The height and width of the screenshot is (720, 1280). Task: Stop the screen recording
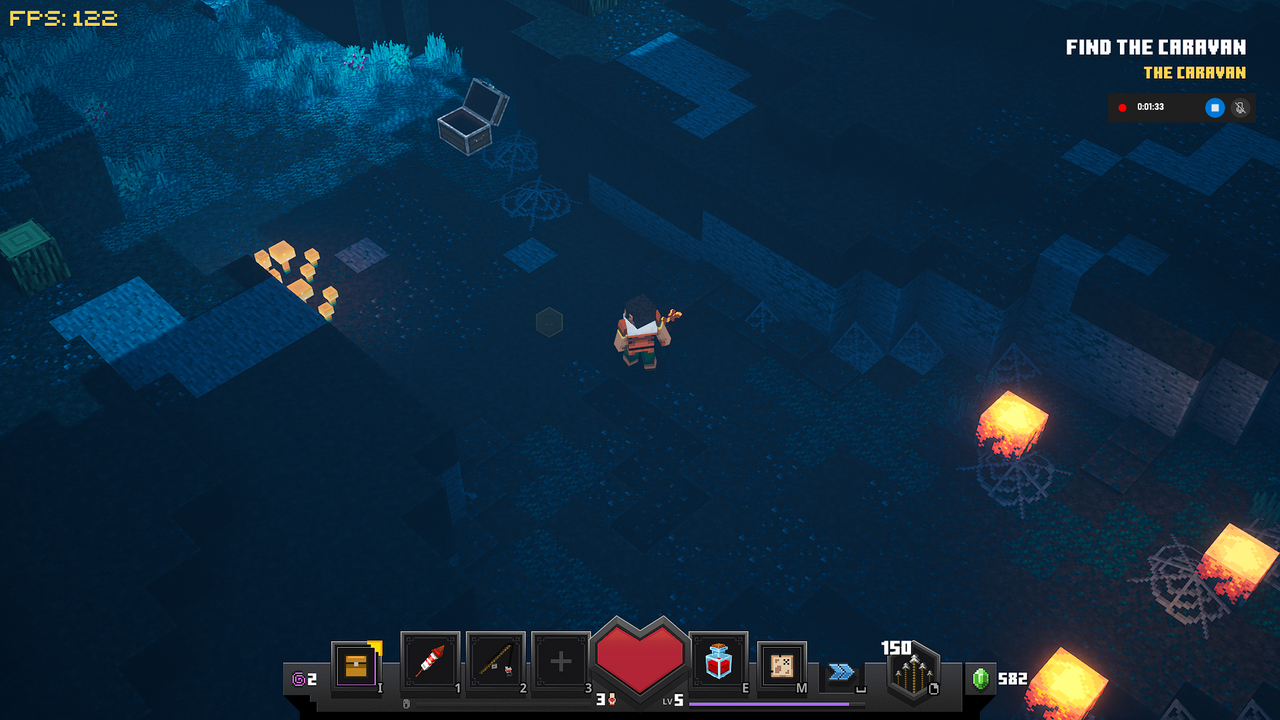point(1215,107)
